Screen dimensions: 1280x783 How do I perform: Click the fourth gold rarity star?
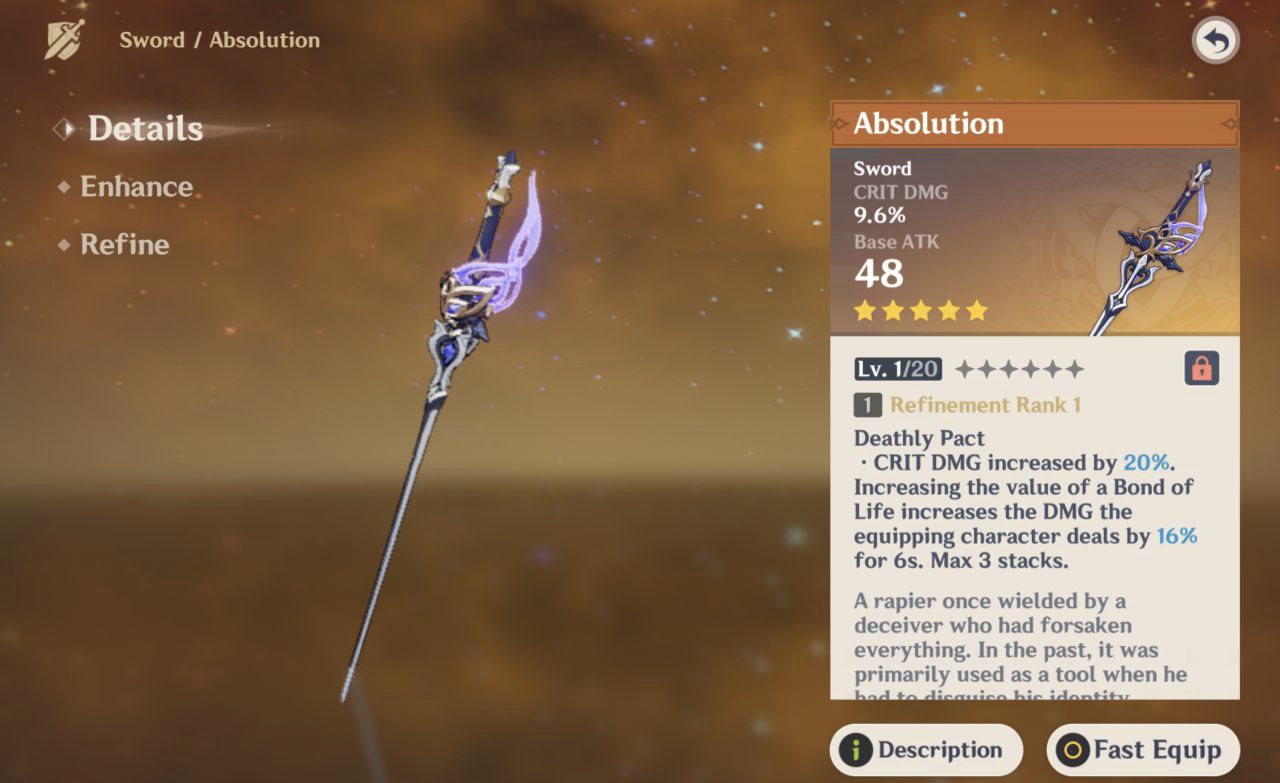tap(947, 310)
